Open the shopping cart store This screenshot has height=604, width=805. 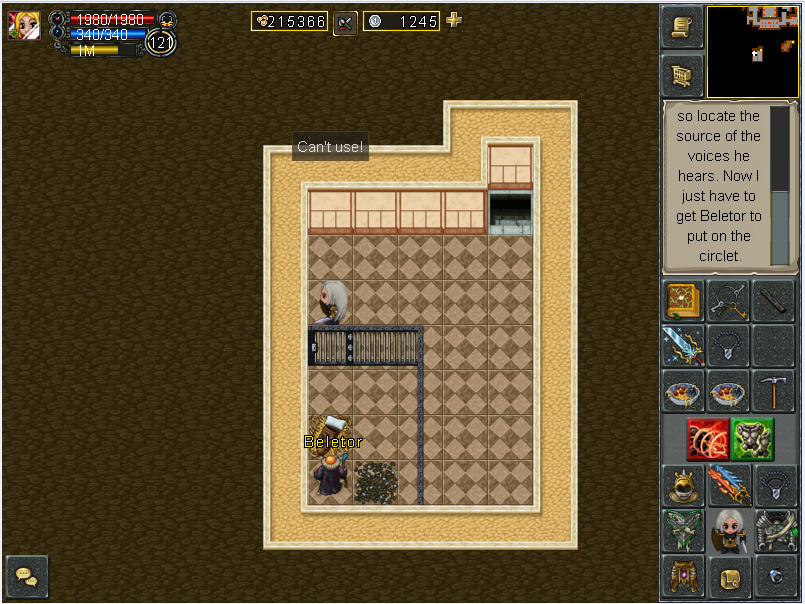click(x=681, y=75)
